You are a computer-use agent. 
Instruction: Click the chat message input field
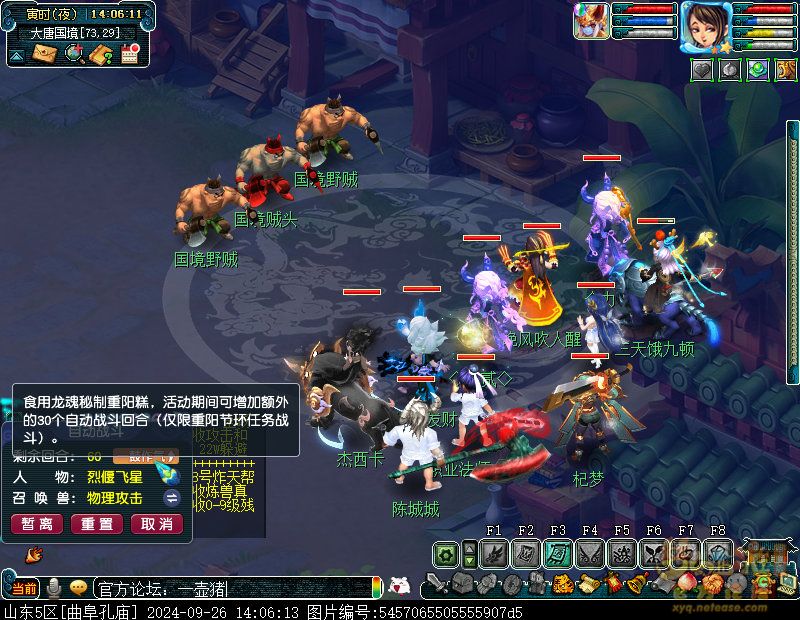coord(230,587)
